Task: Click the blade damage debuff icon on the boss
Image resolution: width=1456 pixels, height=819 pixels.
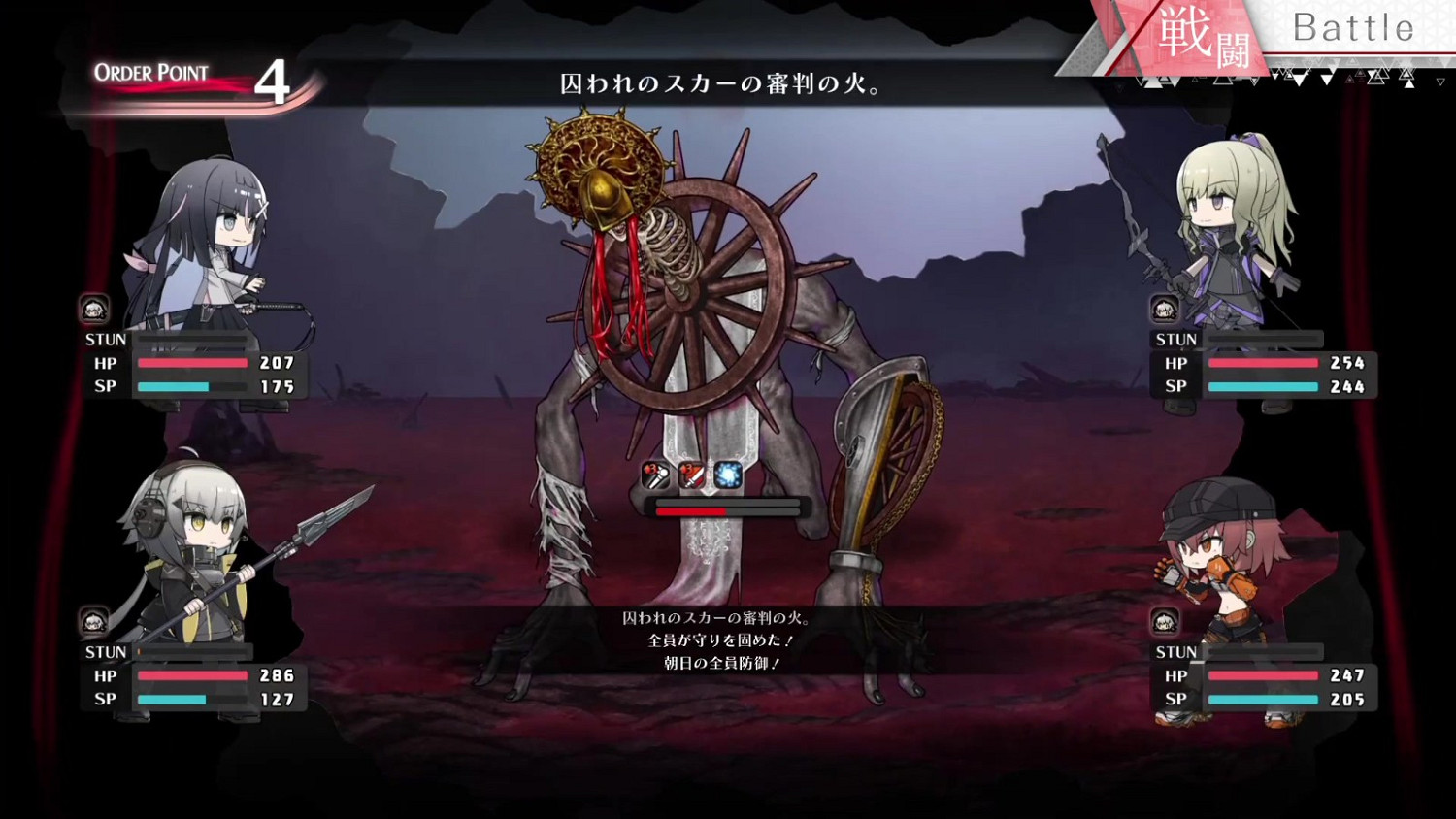Action: (x=693, y=475)
